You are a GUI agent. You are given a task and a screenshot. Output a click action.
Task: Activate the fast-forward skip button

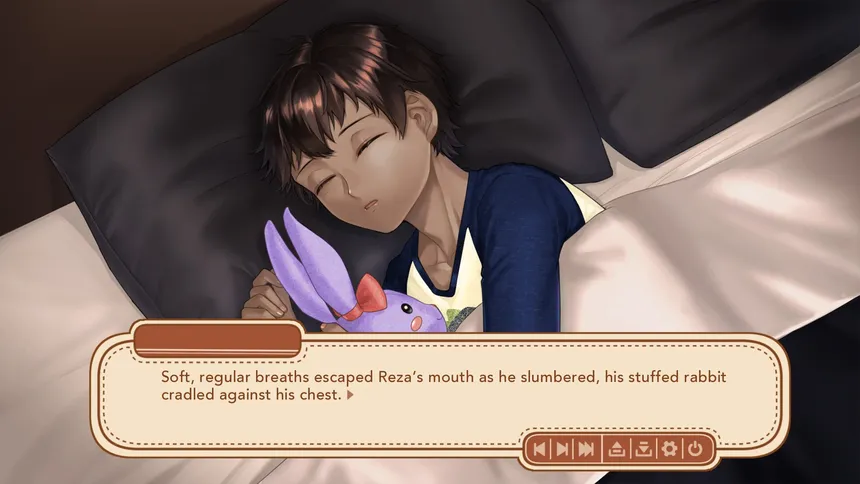(x=588, y=449)
